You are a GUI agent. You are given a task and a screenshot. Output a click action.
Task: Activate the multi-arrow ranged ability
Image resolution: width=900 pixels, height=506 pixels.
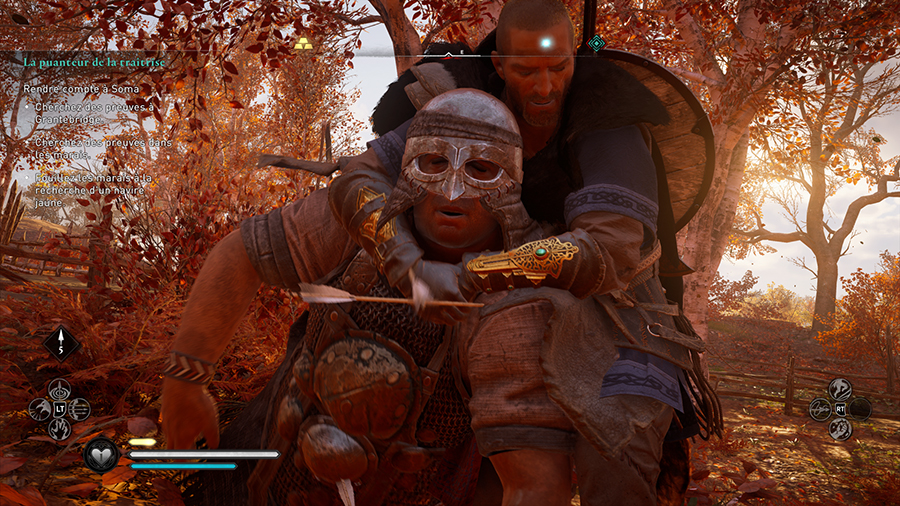coord(80,409)
